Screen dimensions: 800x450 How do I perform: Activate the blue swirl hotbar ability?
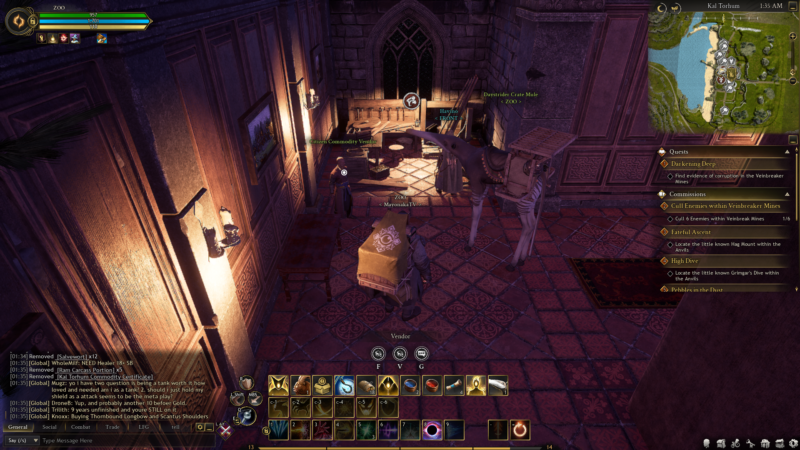344,385
